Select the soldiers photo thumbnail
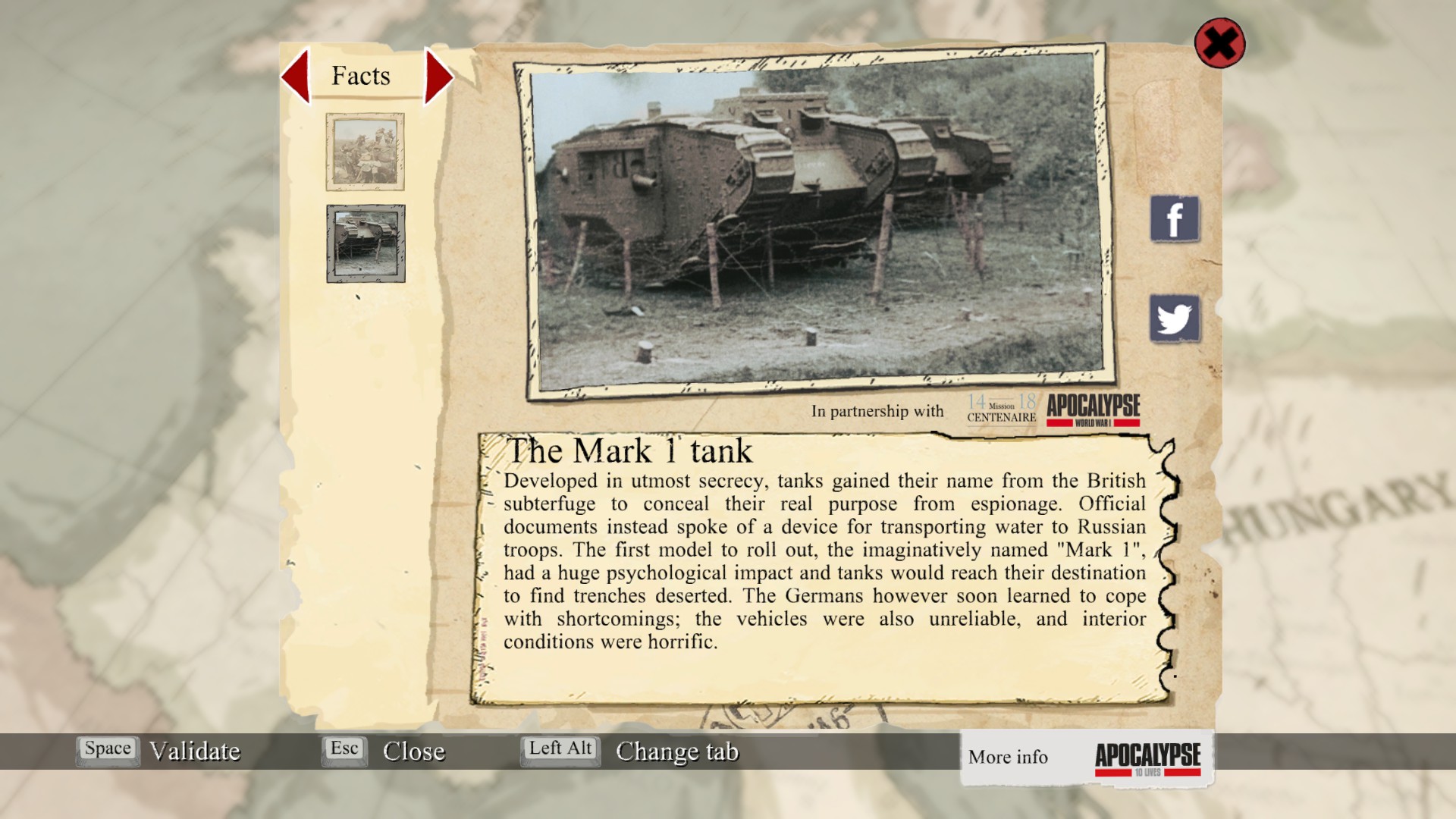 tap(365, 152)
